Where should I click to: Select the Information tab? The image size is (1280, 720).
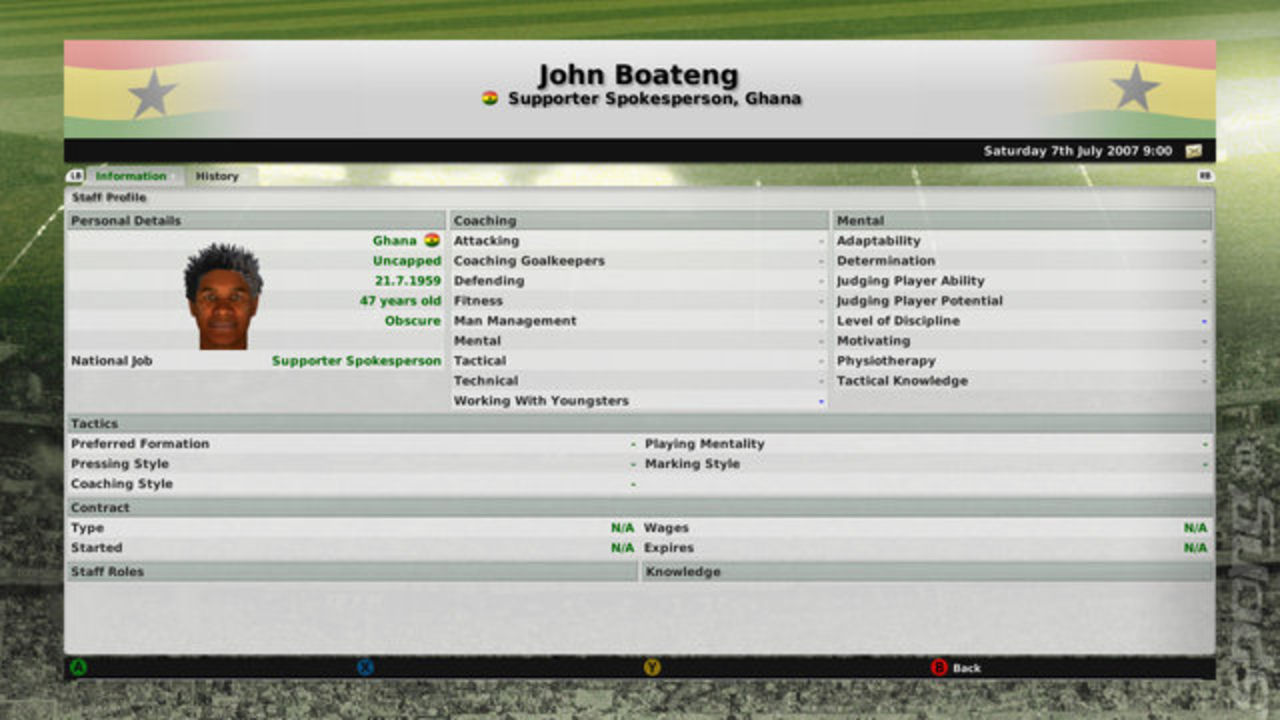point(131,176)
